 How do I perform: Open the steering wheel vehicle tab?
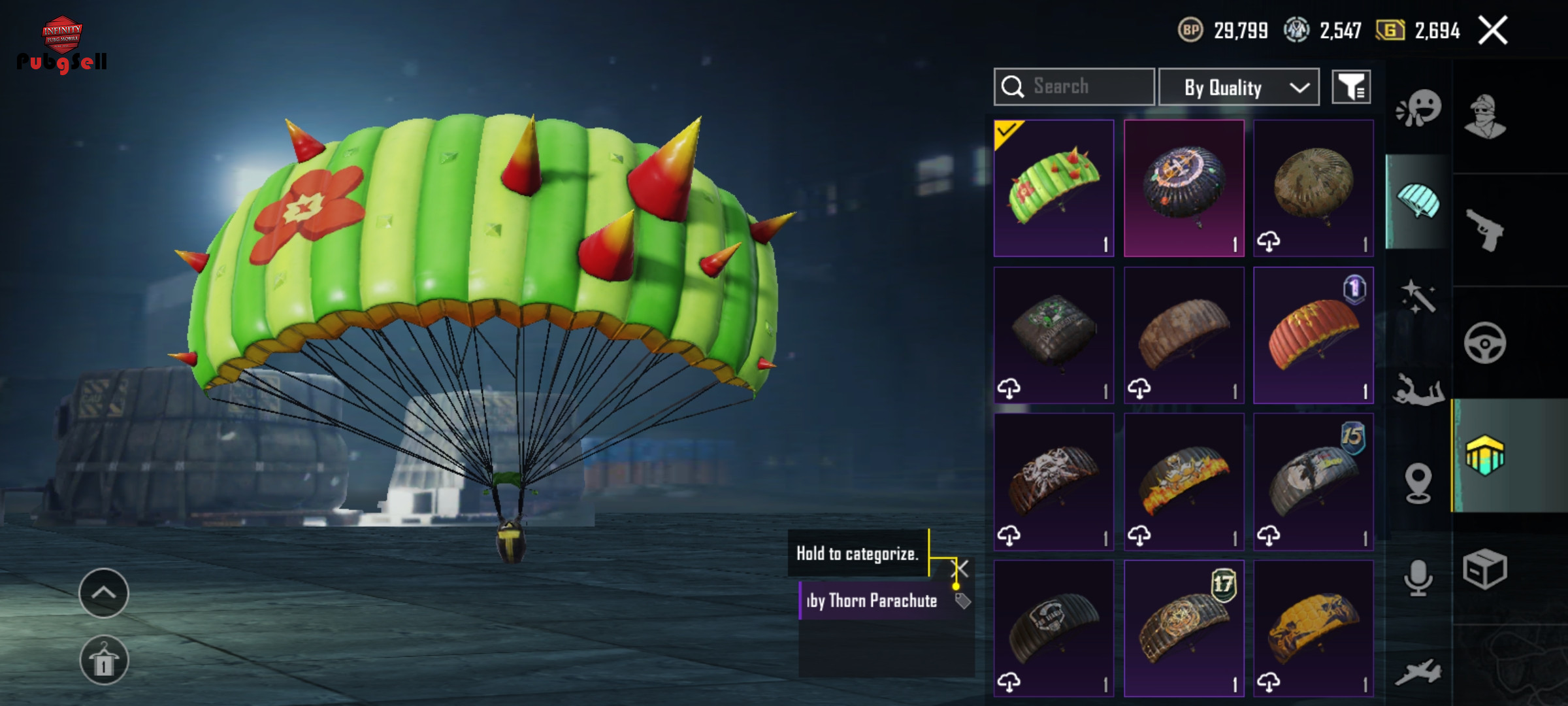click(1485, 343)
